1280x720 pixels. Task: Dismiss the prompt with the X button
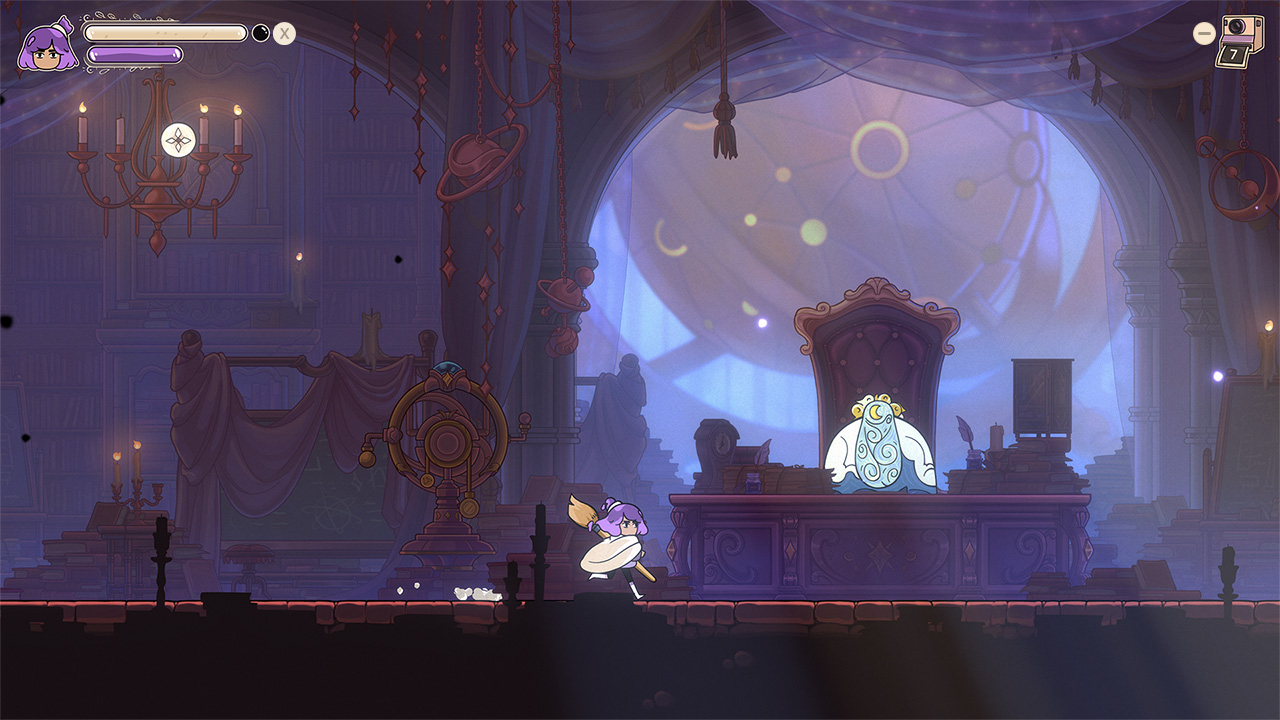[284, 33]
